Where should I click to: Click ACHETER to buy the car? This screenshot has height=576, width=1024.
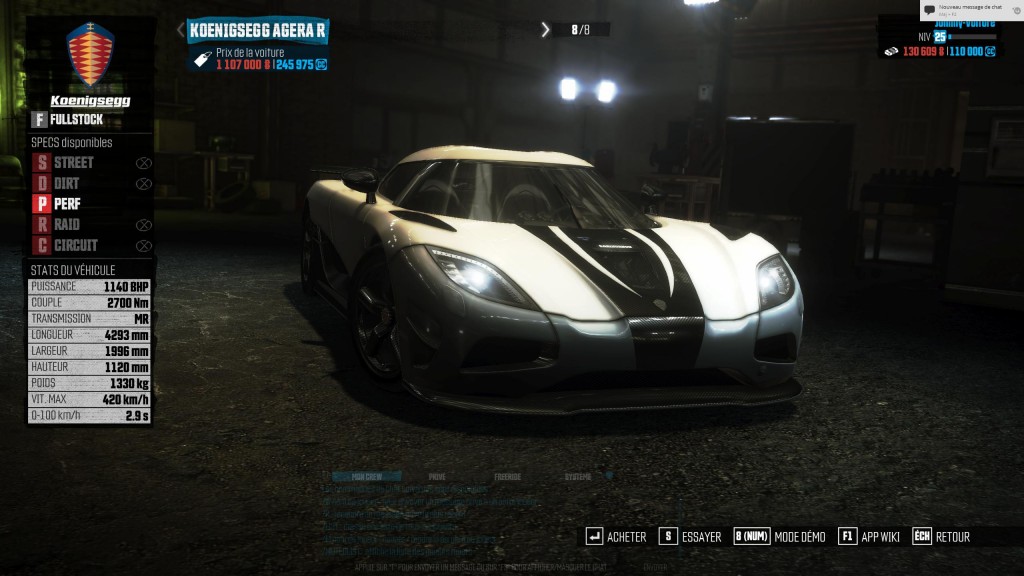(616, 537)
